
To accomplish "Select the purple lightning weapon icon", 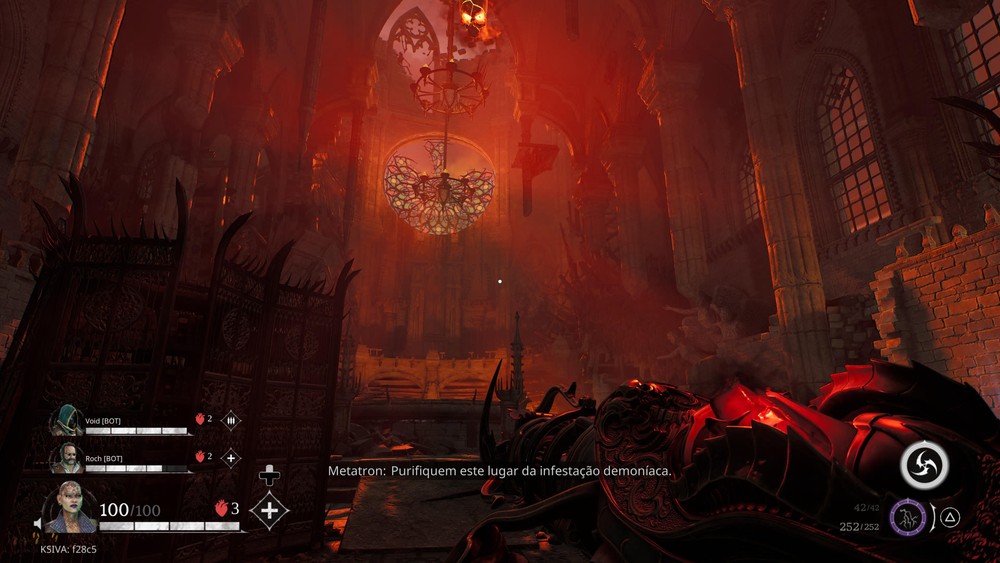I will point(908,517).
